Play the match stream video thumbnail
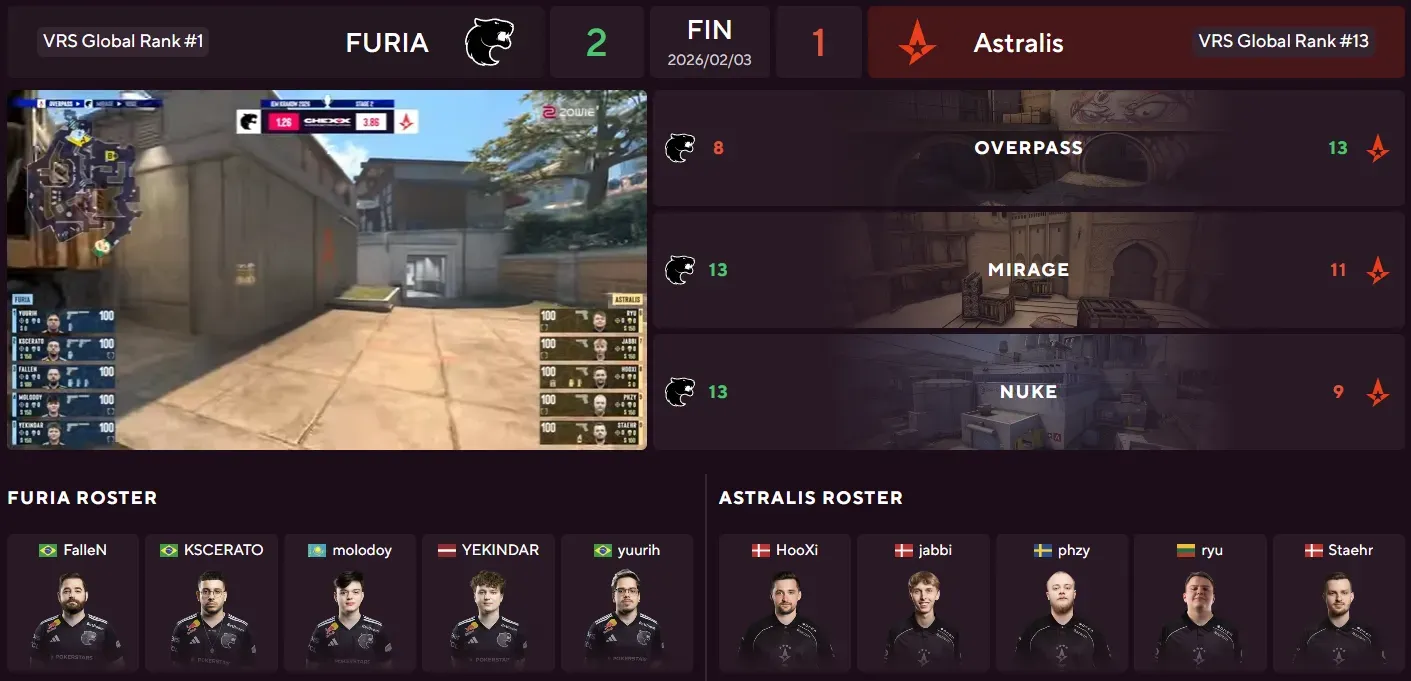Image resolution: width=1411 pixels, height=681 pixels. 327,270
